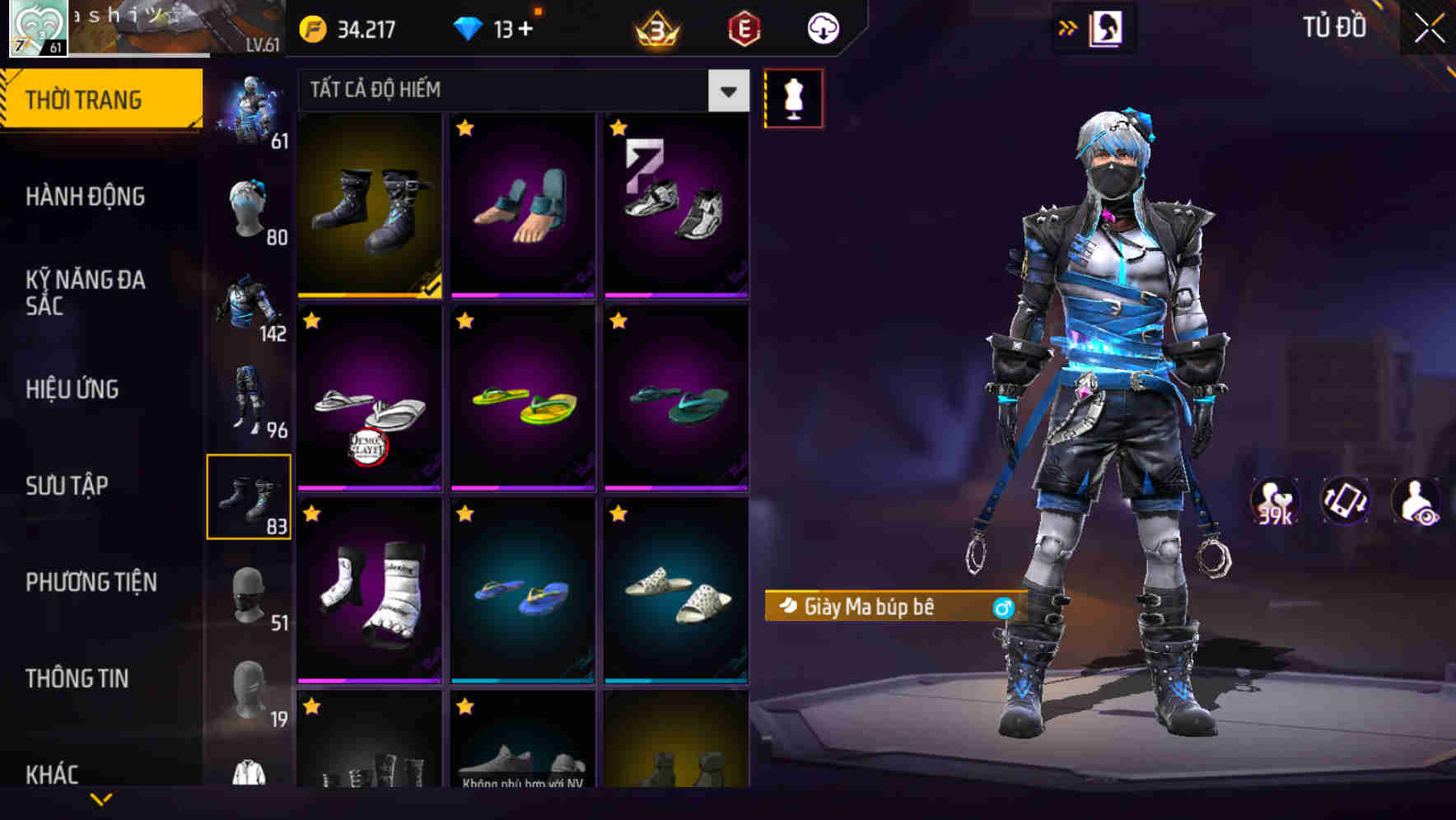Expand the down chevron below KHÁC
Screen dimensions: 1456x820
100,800
